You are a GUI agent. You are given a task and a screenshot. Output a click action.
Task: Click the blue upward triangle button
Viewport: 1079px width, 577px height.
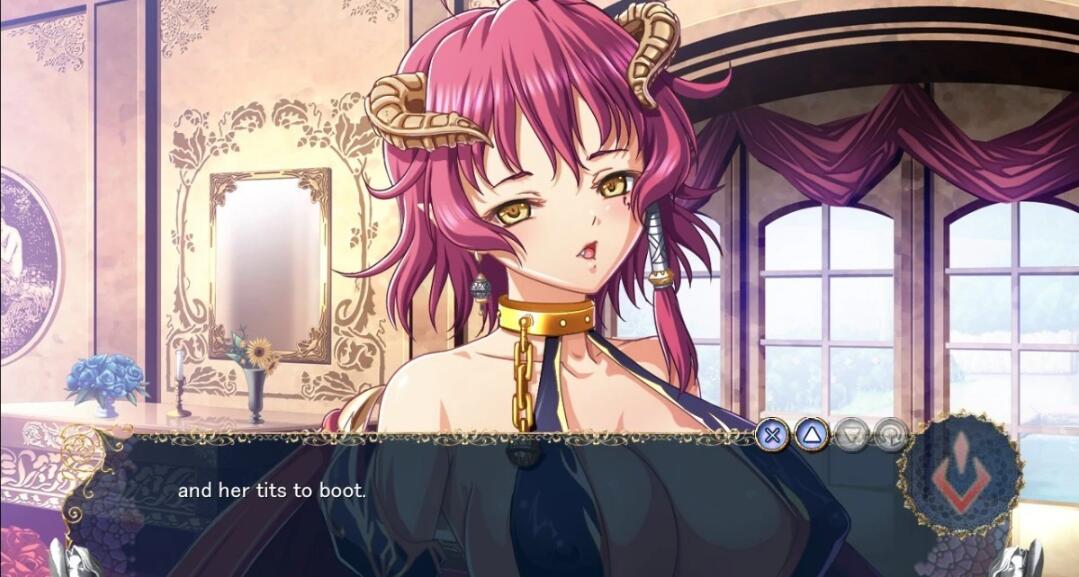[811, 435]
